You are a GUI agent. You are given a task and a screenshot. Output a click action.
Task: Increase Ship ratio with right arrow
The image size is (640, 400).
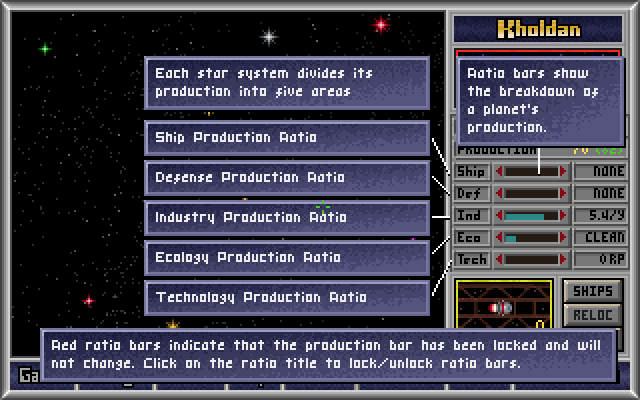click(x=563, y=171)
